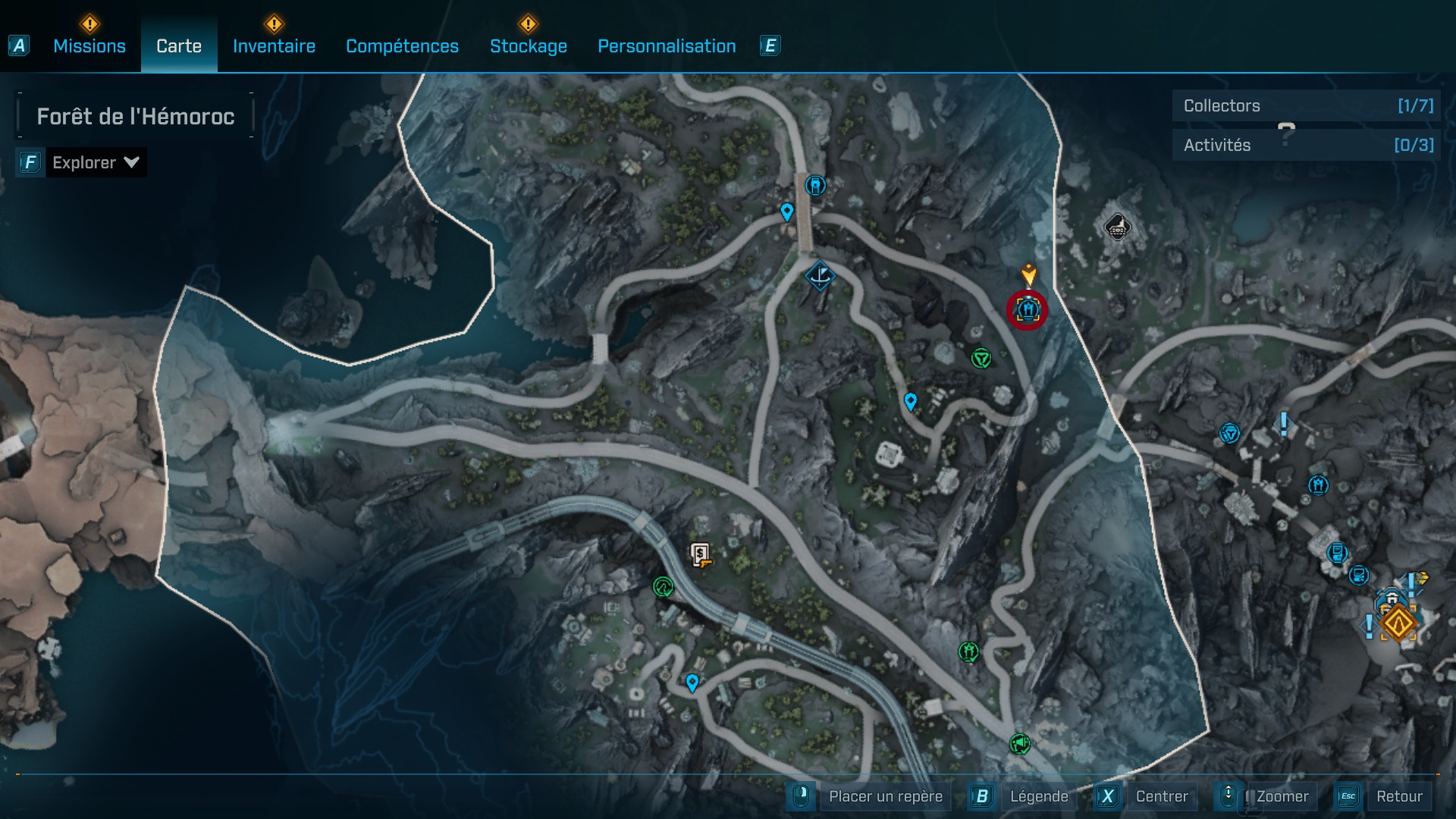Select the anchor diamond map marker
1456x819 pixels.
[820, 275]
